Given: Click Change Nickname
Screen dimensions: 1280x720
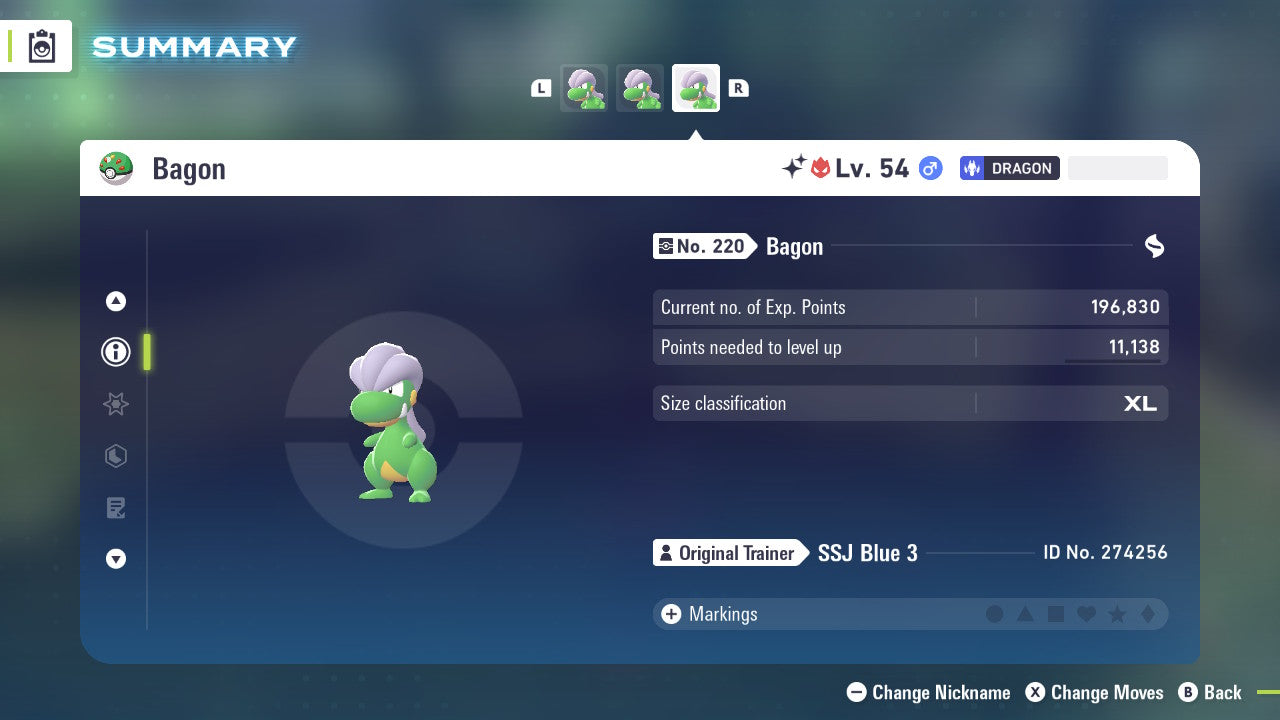Looking at the screenshot, I should pyautogui.click(x=928, y=692).
